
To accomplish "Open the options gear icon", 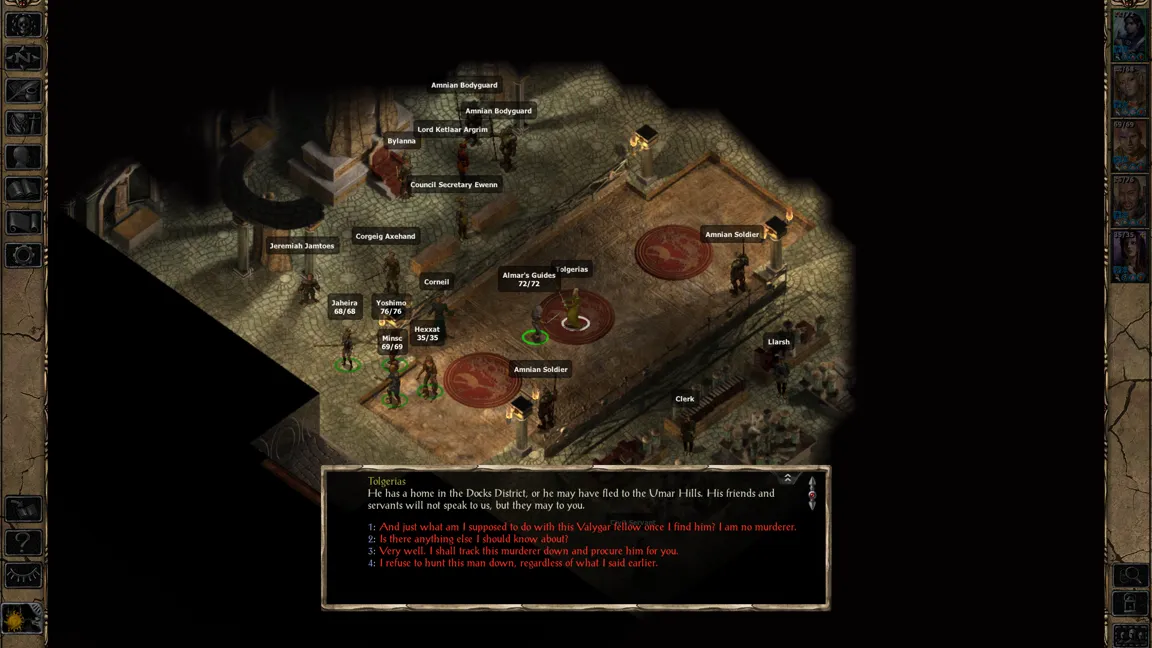I will [23, 255].
